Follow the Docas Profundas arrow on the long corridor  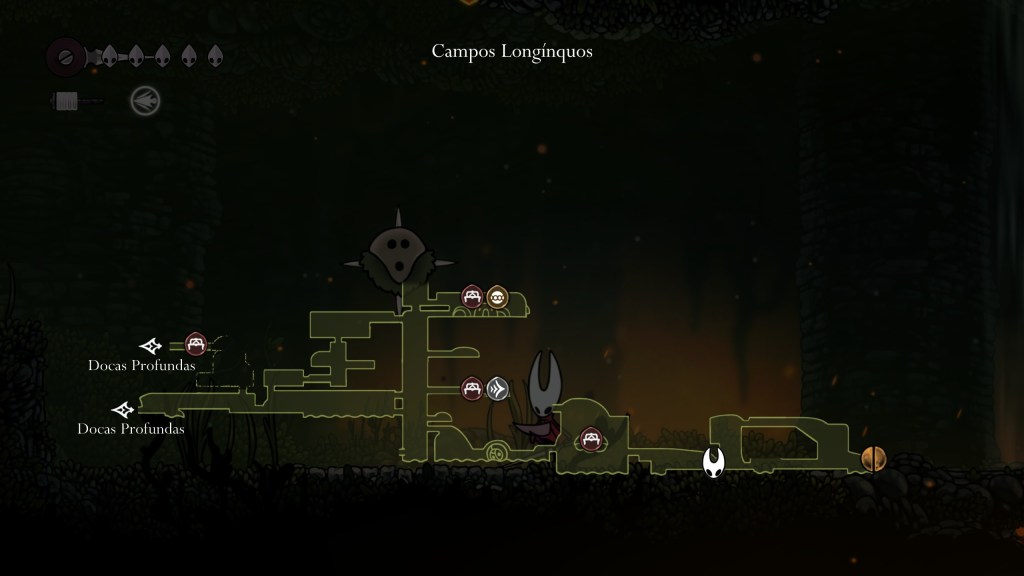pos(123,409)
